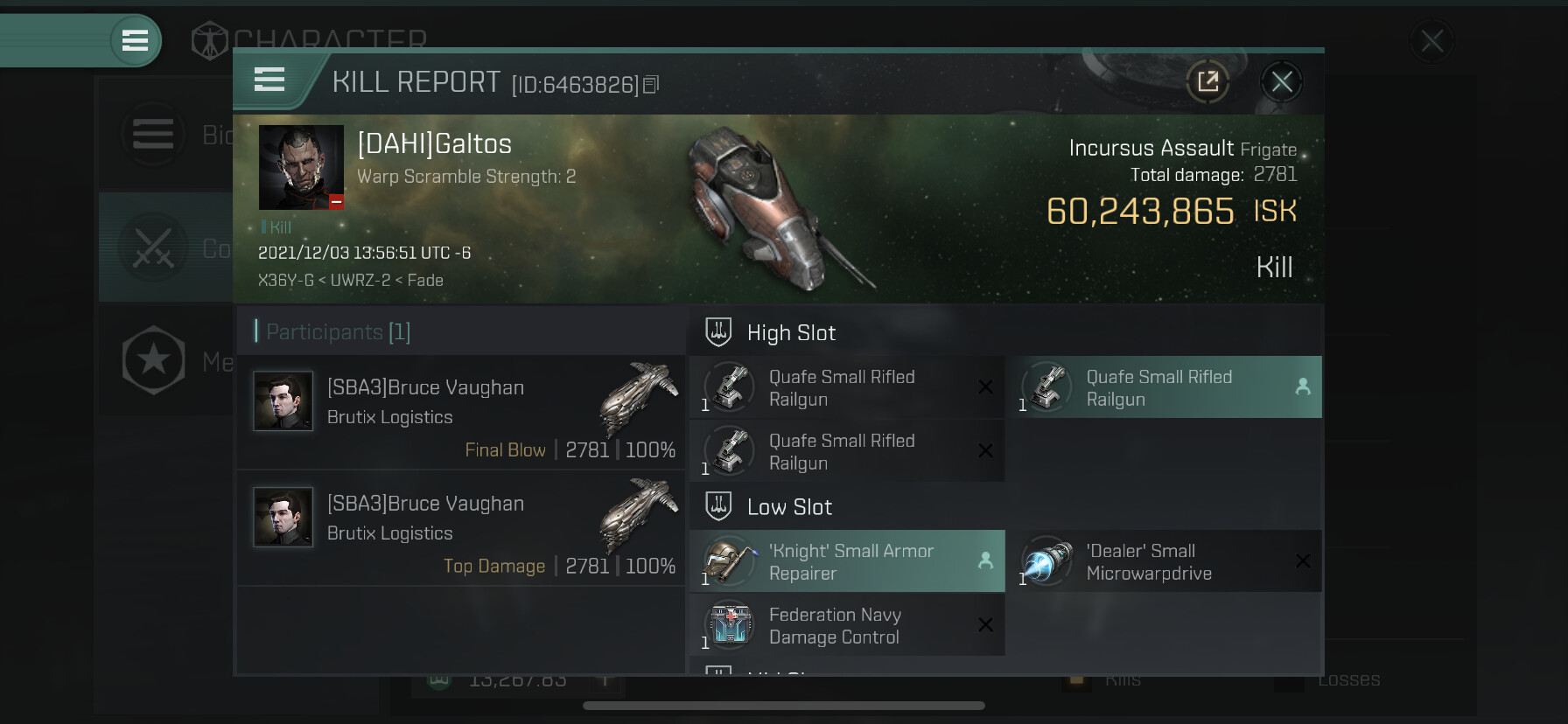Copy the kill report ID
Image resolution: width=1568 pixels, height=724 pixels.
(x=651, y=85)
